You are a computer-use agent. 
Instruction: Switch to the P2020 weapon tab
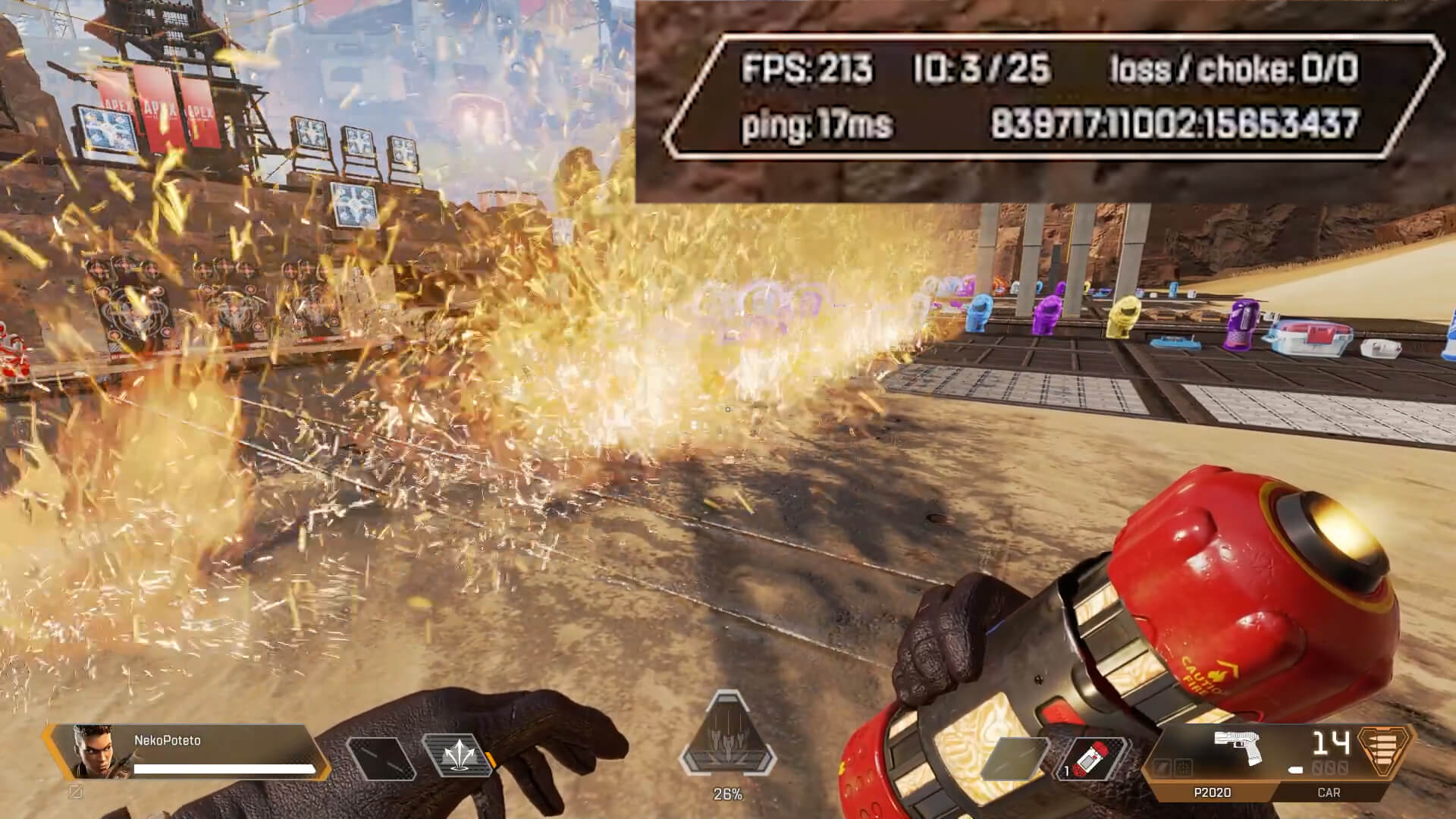(x=1212, y=792)
